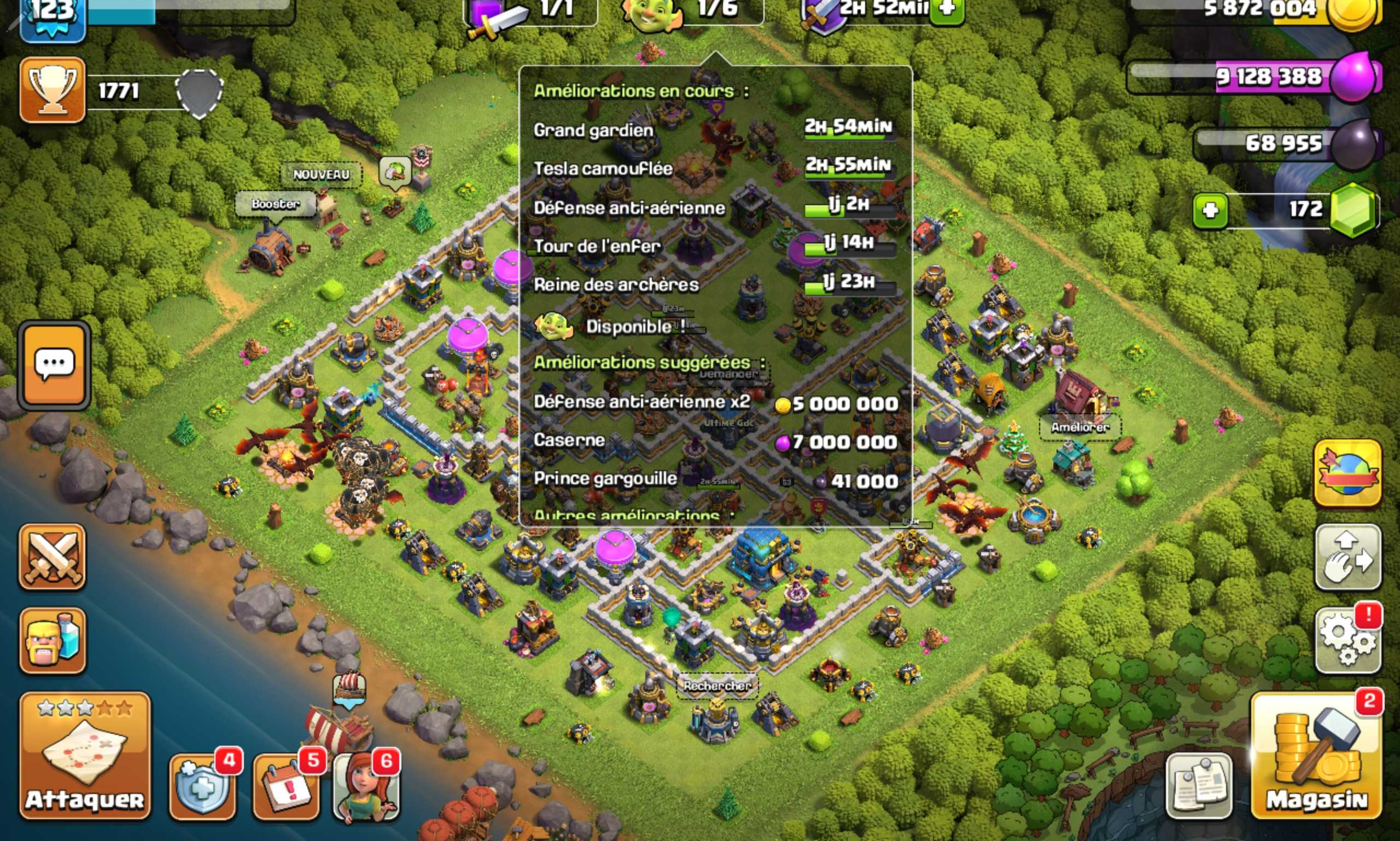Open the chat speech bubble panel
1400x841 pixels.
click(x=54, y=364)
